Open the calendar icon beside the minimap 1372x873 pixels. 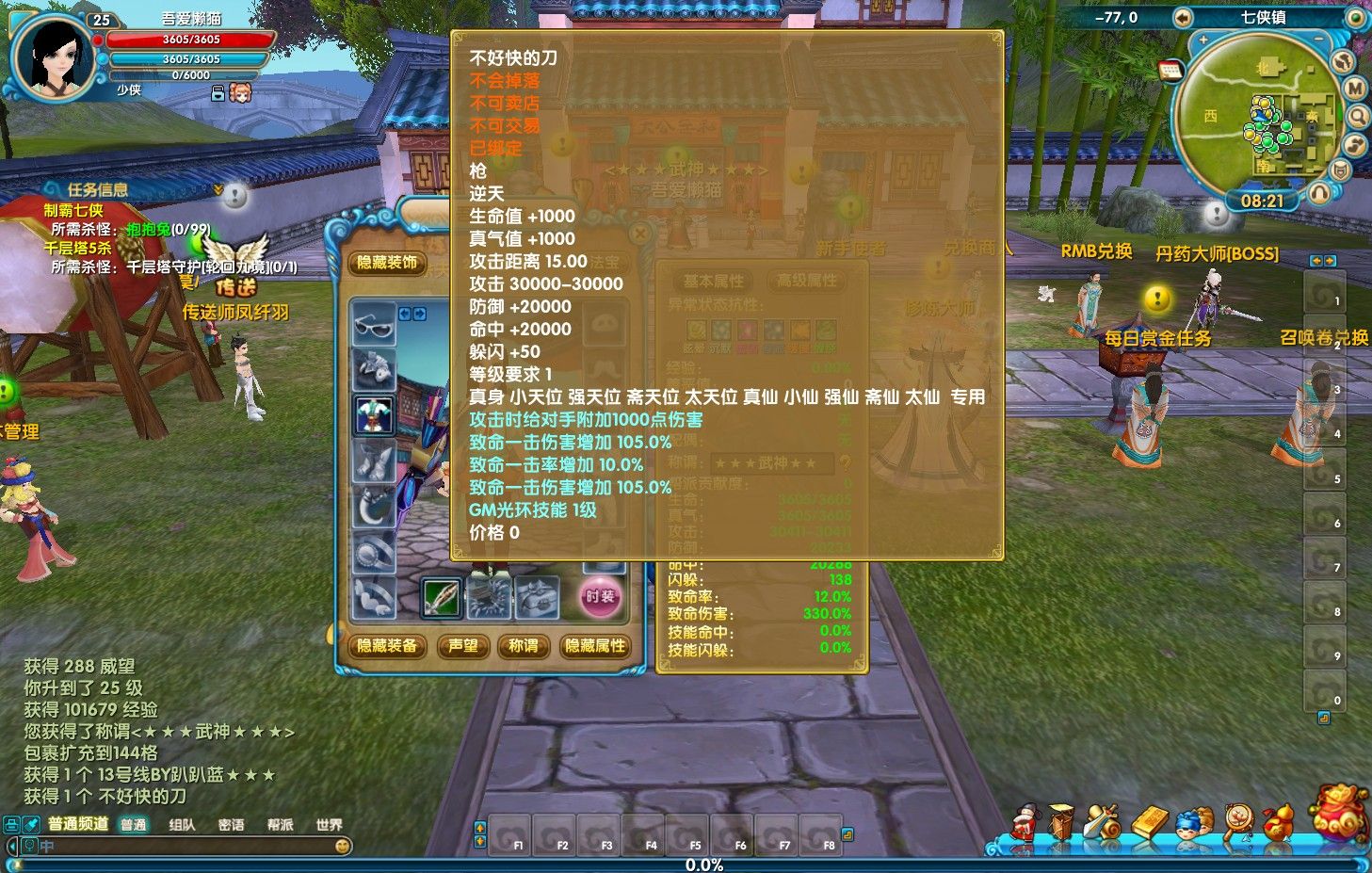[1170, 72]
